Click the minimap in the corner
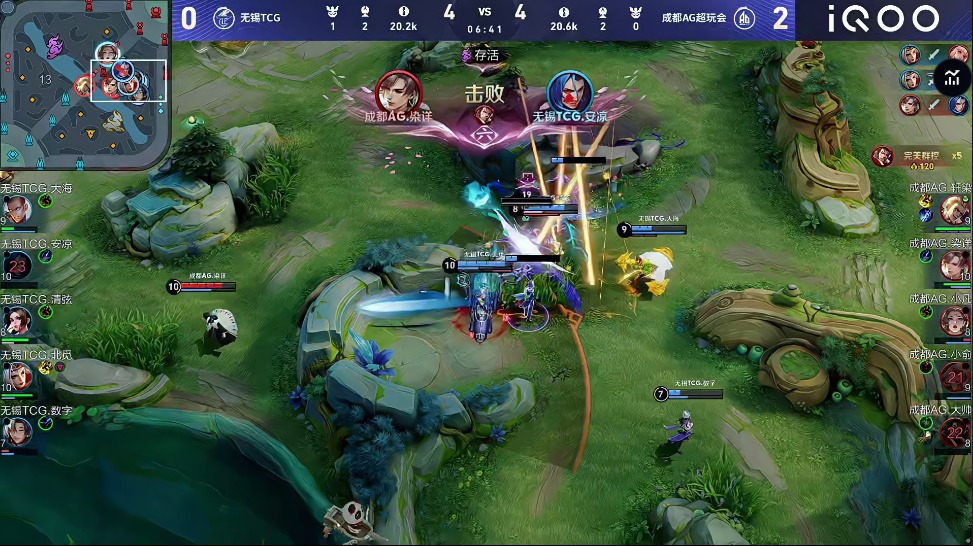This screenshot has width=973, height=546. pyautogui.click(x=85, y=85)
